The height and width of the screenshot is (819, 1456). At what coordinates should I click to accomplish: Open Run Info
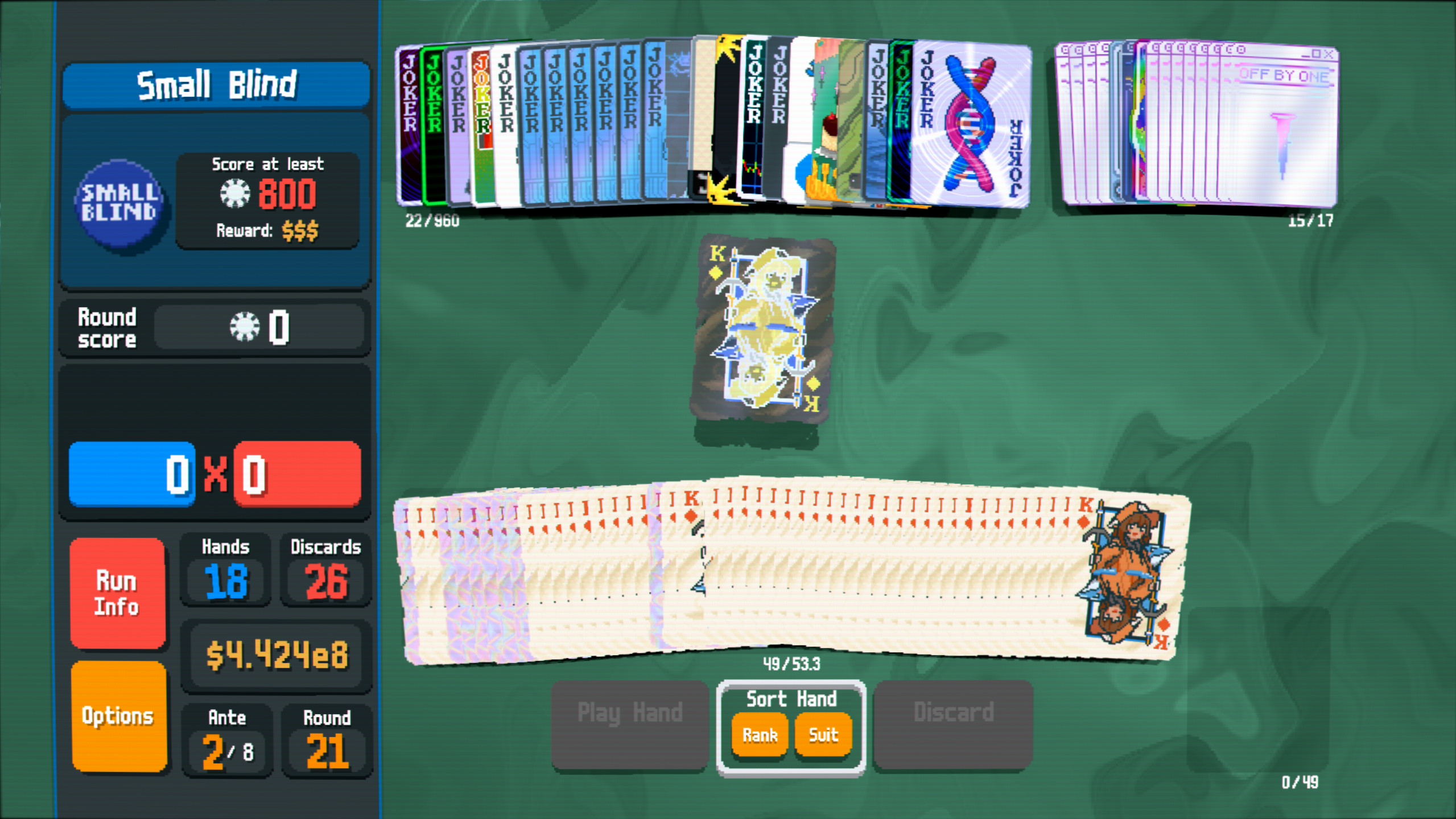pos(117,594)
